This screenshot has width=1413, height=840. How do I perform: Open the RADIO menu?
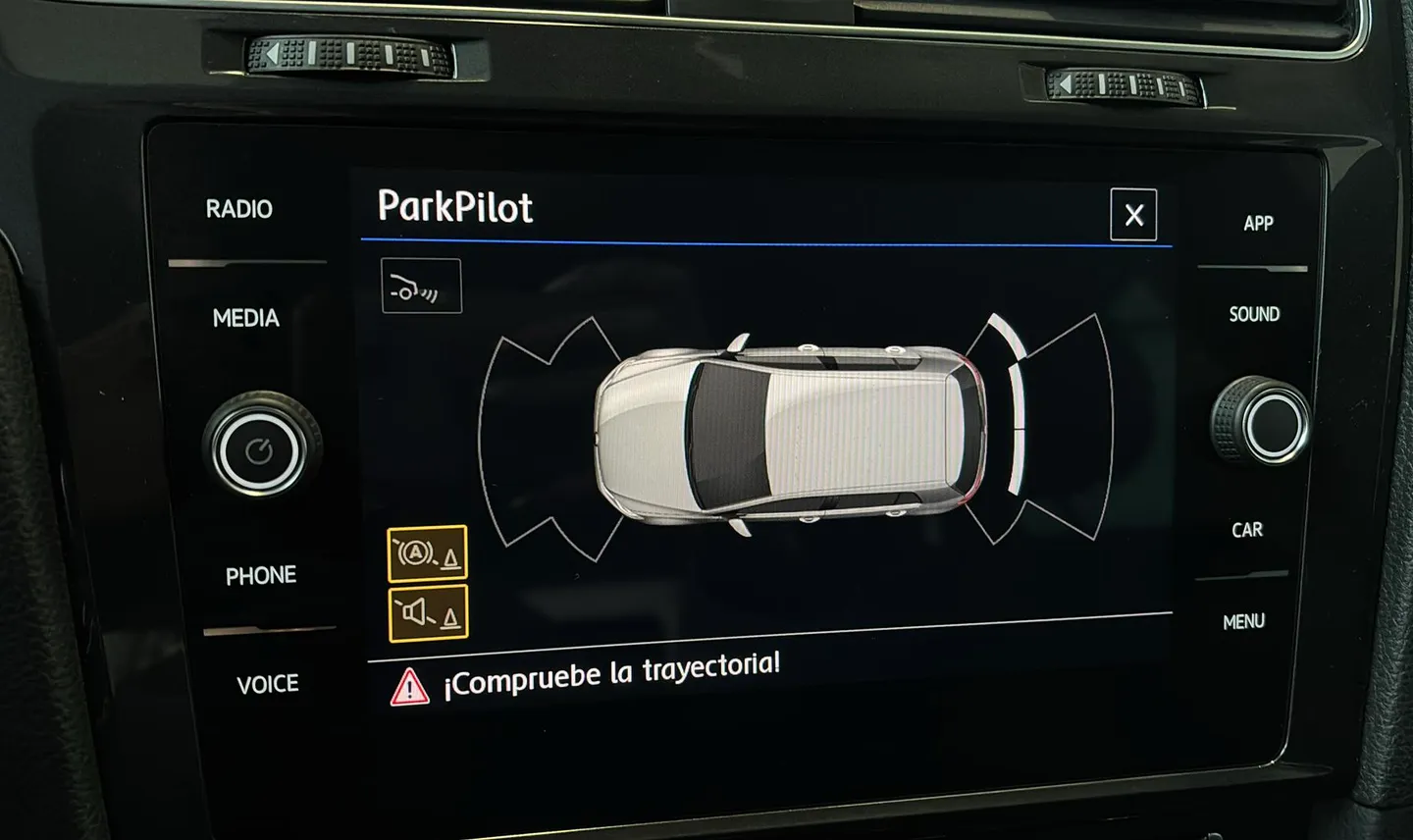pyautogui.click(x=238, y=209)
